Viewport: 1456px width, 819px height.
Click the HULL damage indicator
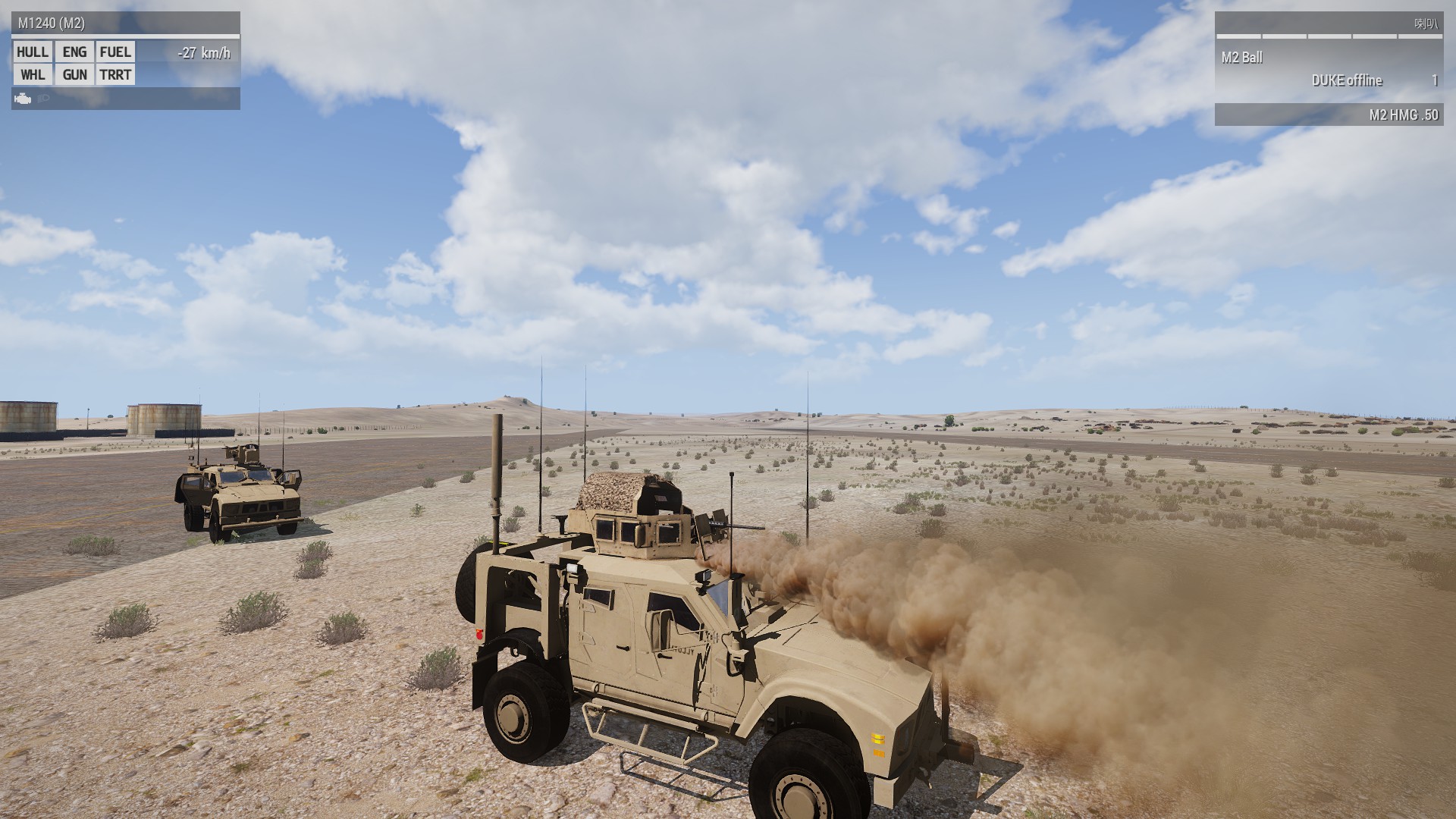pos(33,52)
